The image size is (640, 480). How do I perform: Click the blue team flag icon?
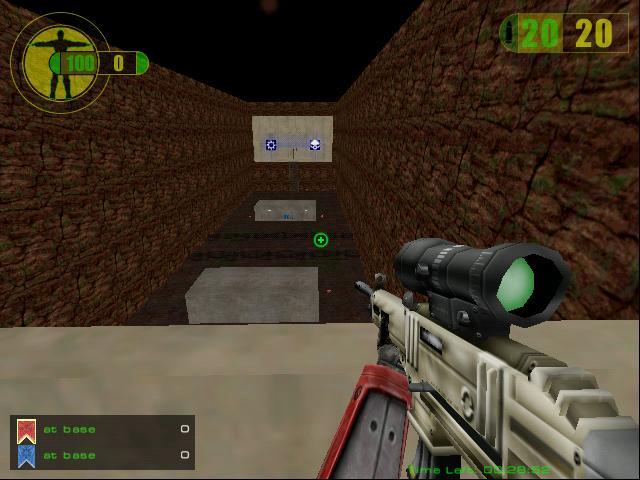click(27, 456)
